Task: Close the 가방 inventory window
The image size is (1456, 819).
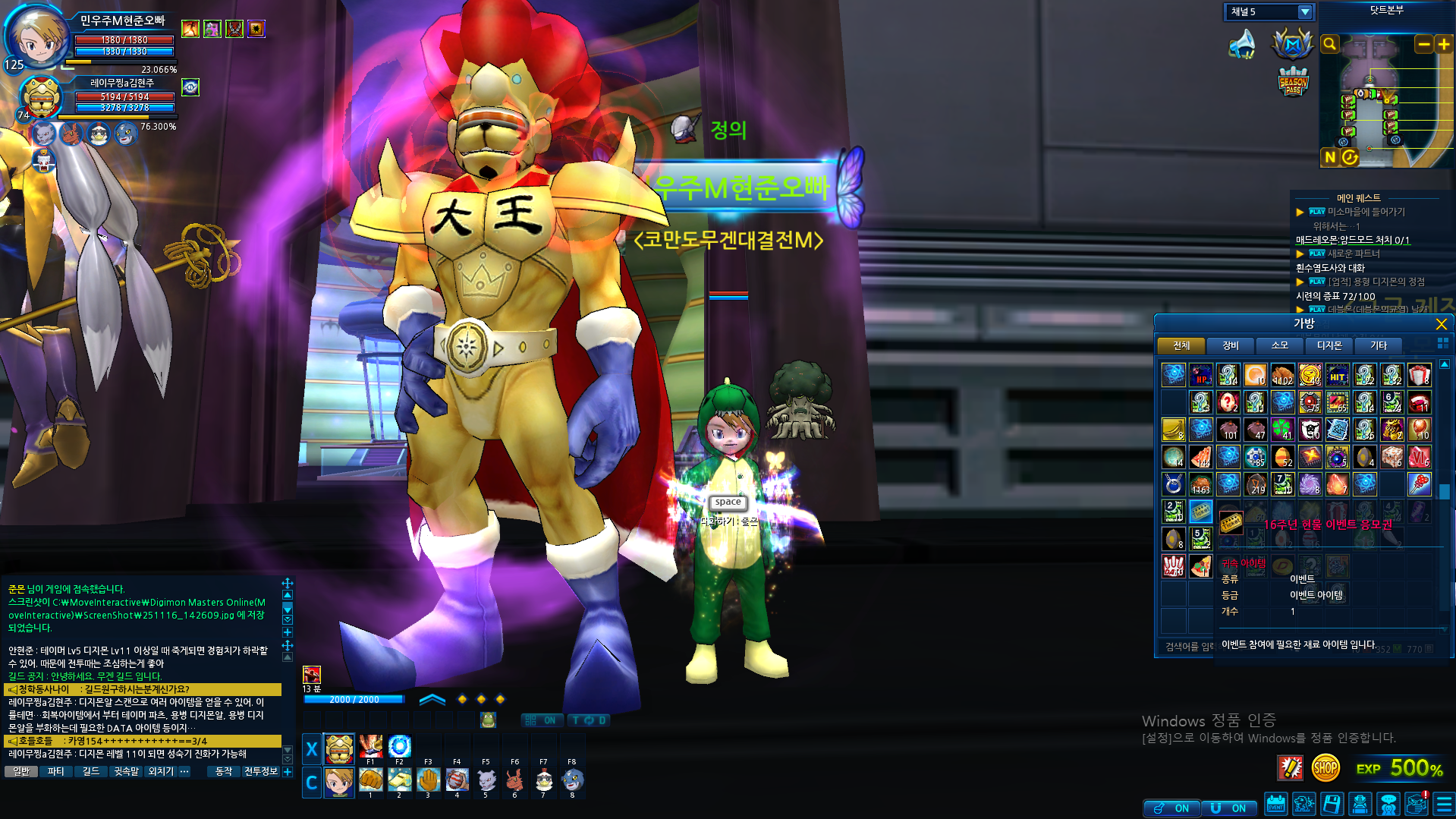Action: pyautogui.click(x=1441, y=324)
